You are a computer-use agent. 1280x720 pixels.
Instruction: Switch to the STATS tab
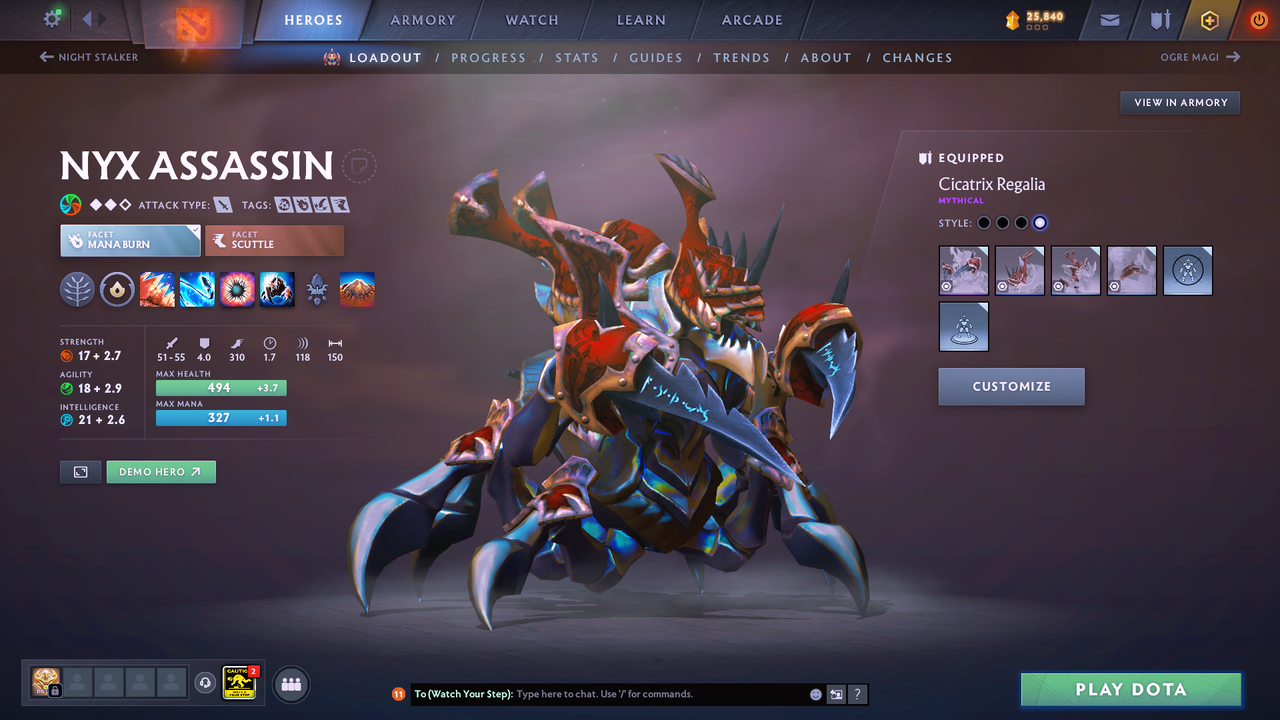point(577,57)
